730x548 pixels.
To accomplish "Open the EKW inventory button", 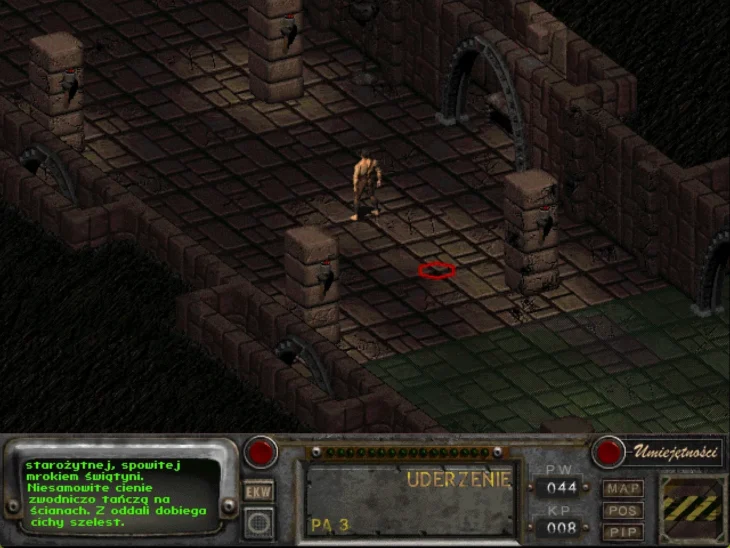I will click(258, 492).
